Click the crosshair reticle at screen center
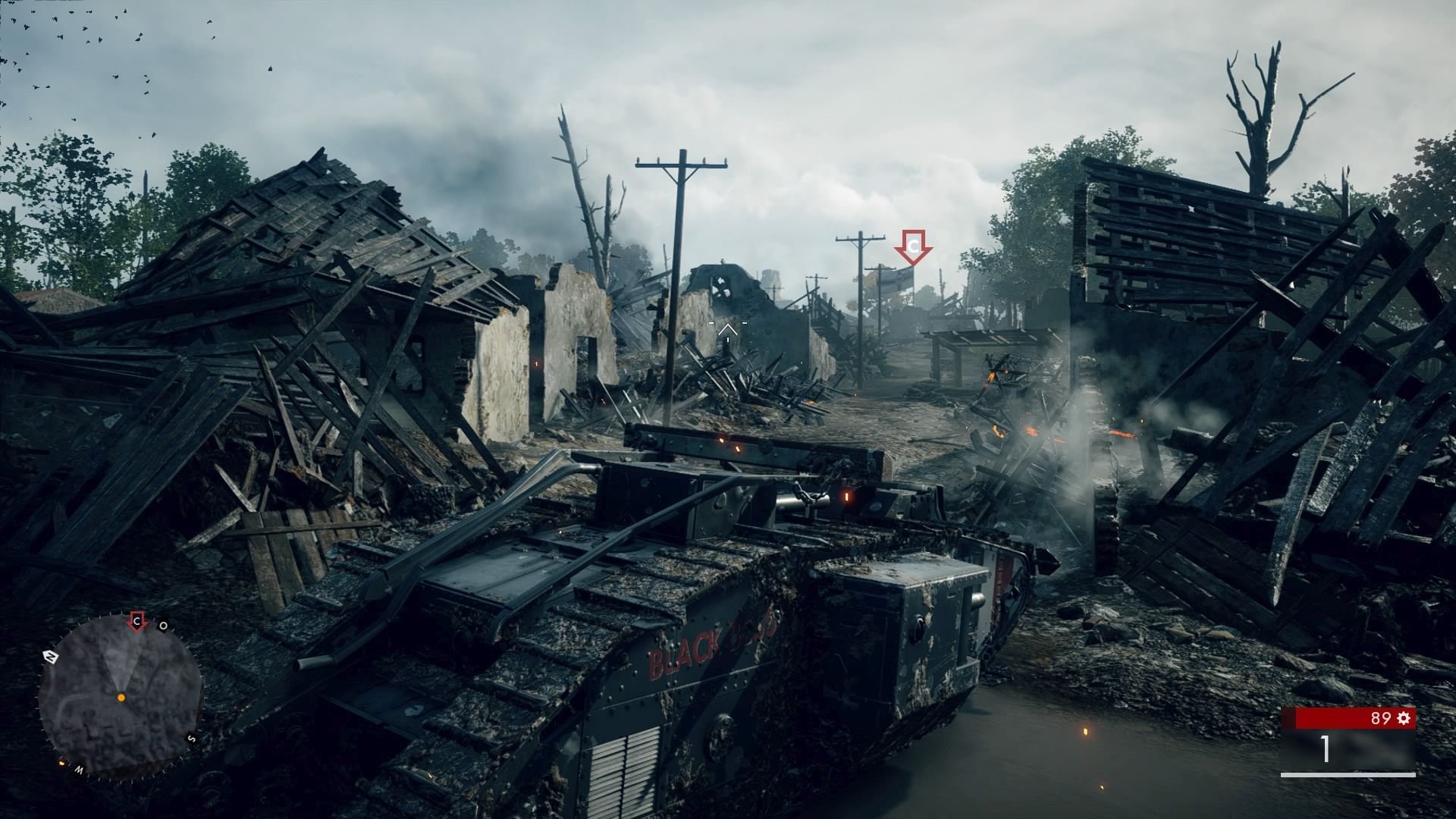Viewport: 1456px width, 819px height. tap(728, 328)
